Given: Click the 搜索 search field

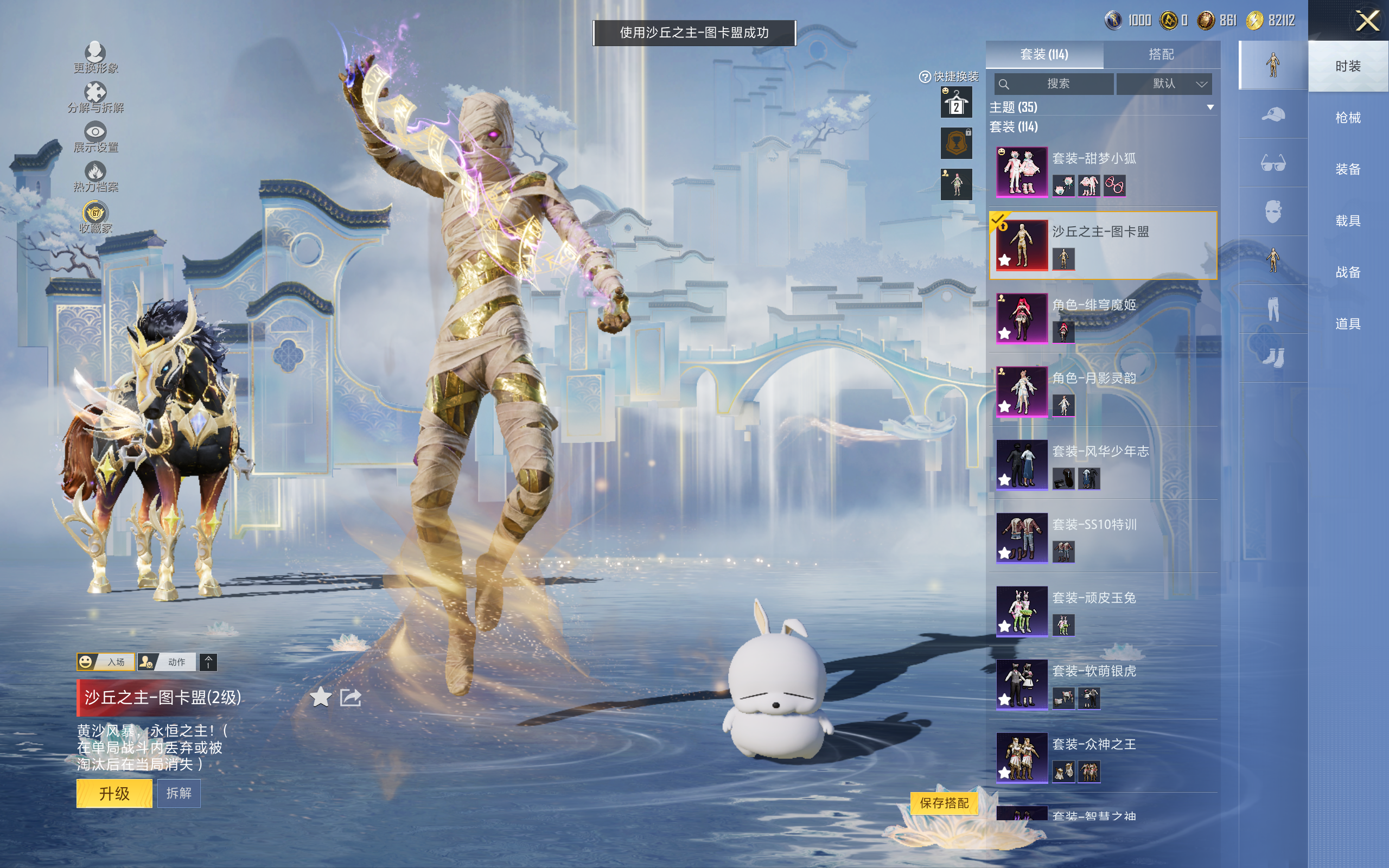Looking at the screenshot, I should point(1054,84).
